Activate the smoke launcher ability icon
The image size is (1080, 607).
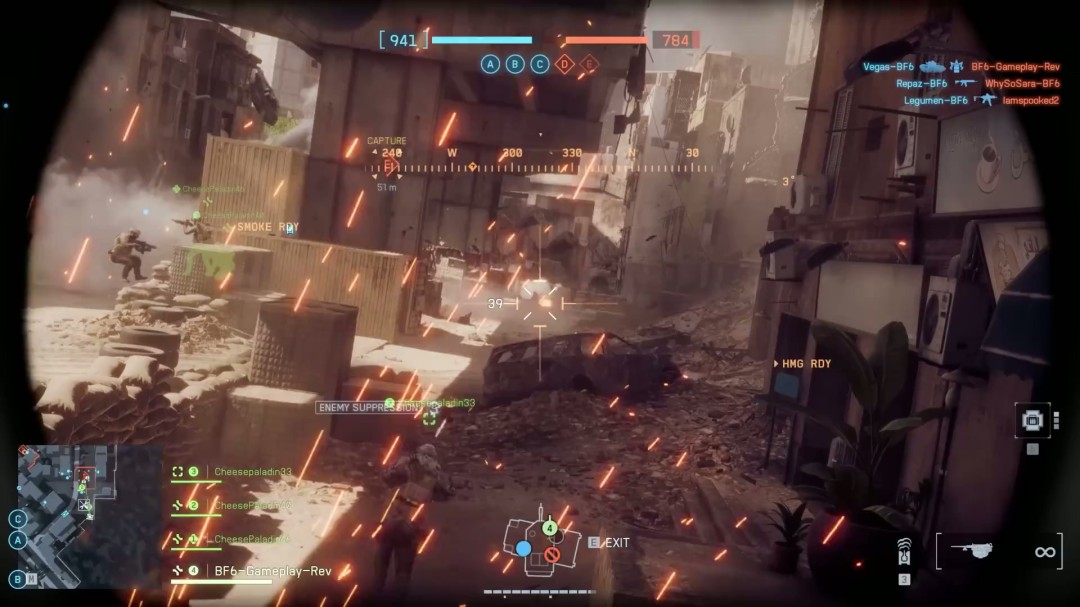(904, 551)
